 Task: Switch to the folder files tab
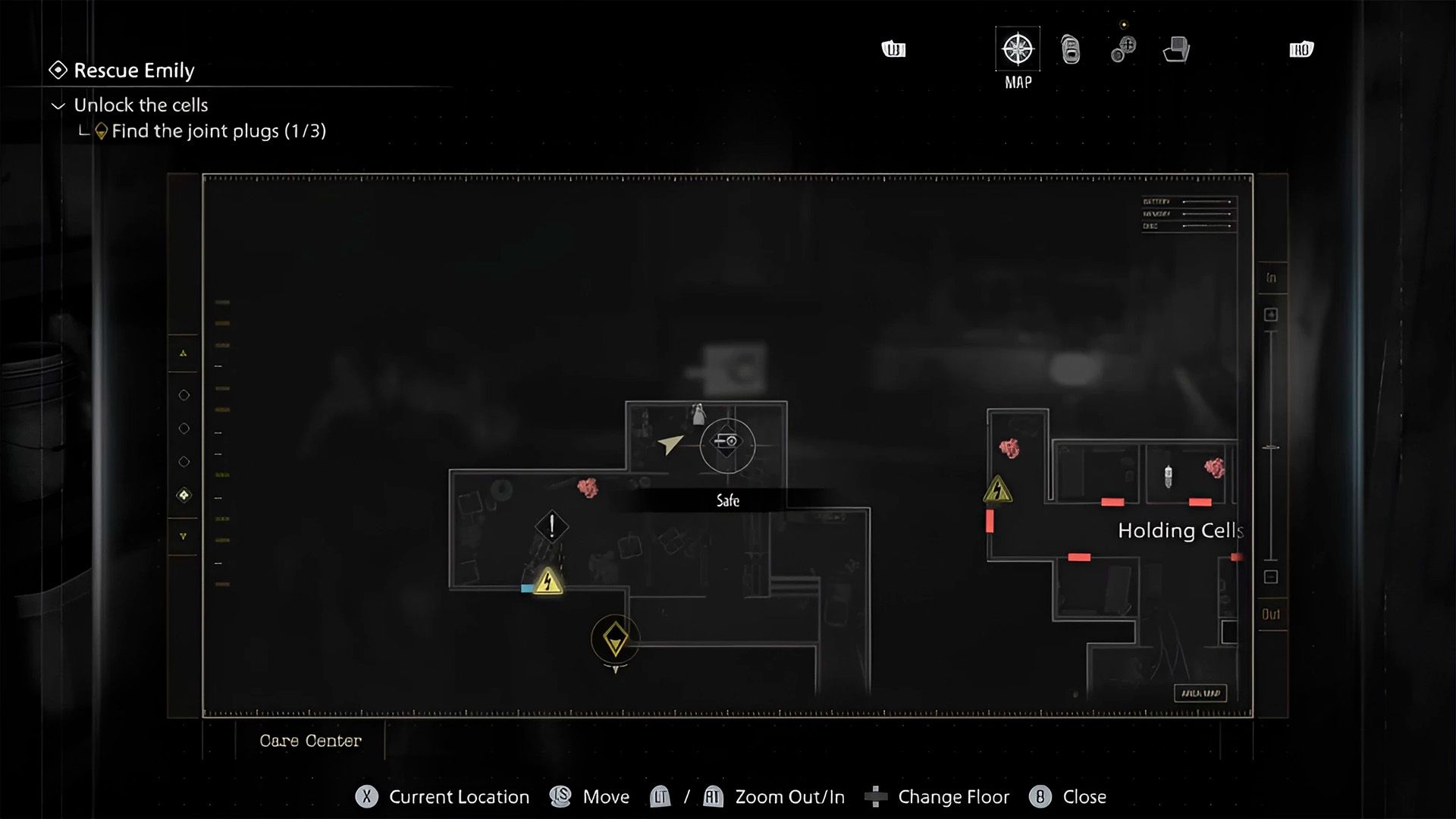point(1176,50)
